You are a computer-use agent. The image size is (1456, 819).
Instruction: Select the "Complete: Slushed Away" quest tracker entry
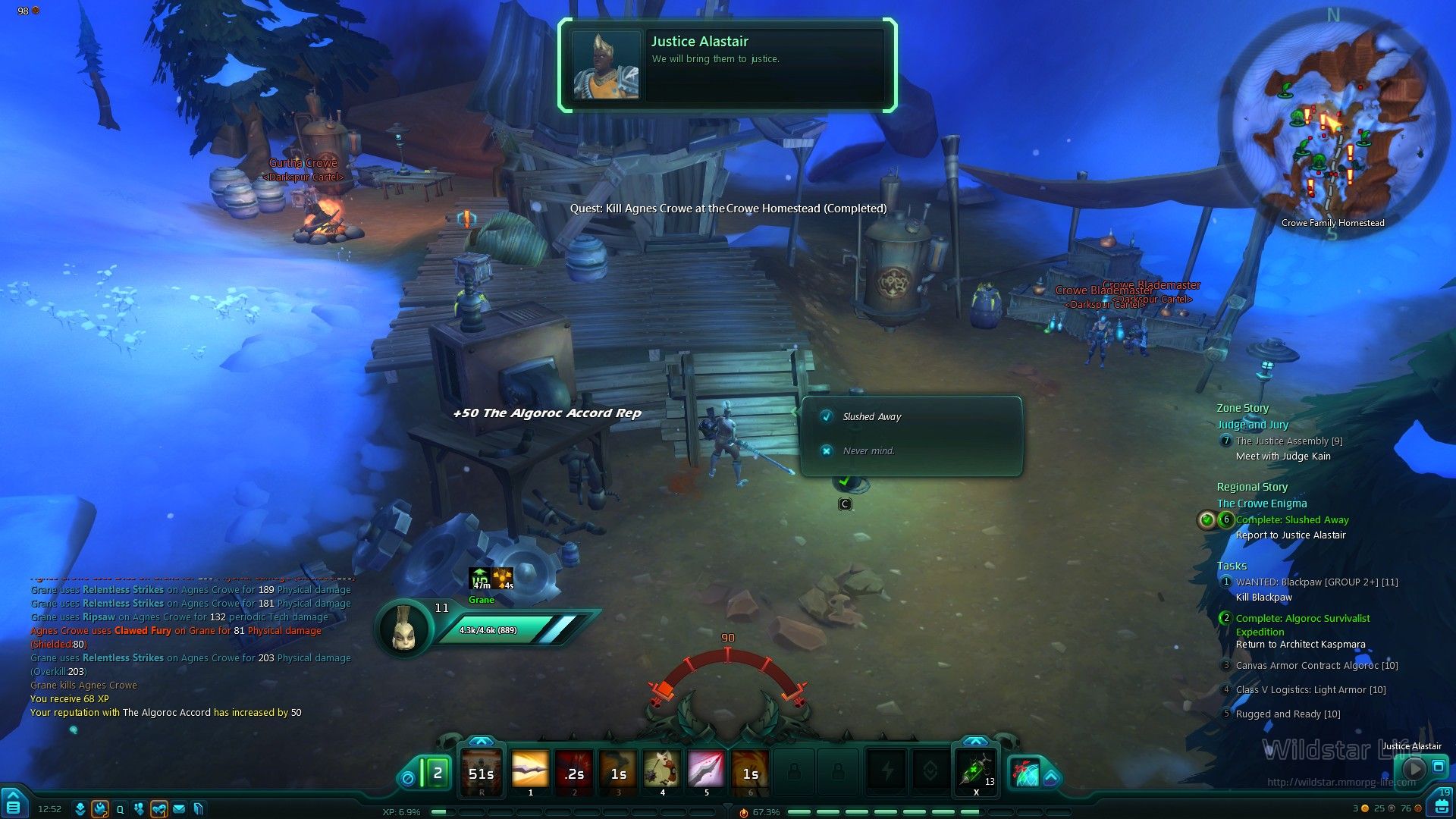point(1292,519)
